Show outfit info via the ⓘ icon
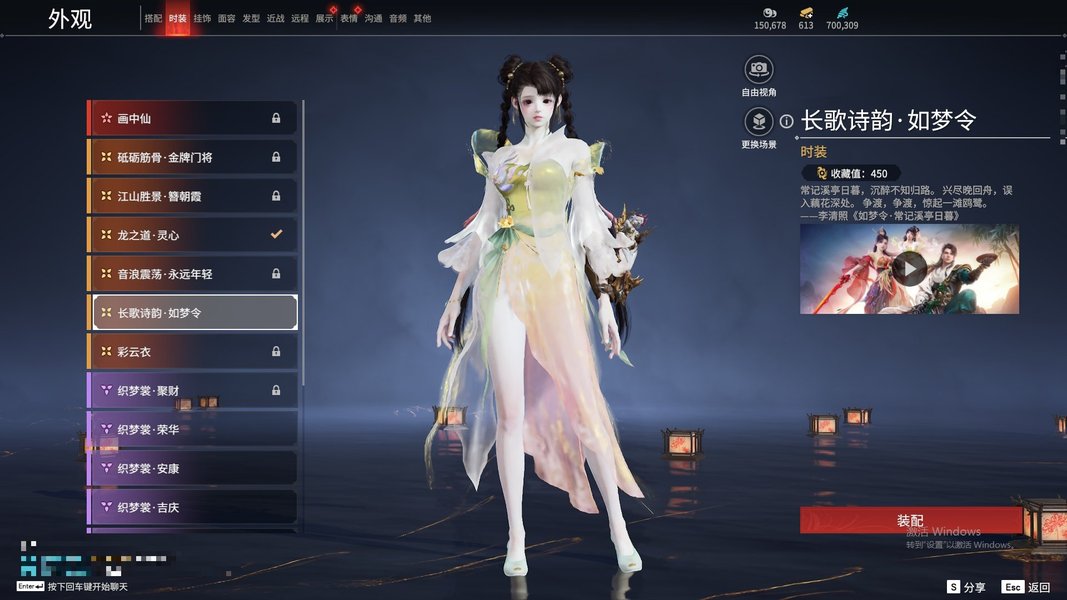This screenshot has width=1067, height=600. click(787, 121)
